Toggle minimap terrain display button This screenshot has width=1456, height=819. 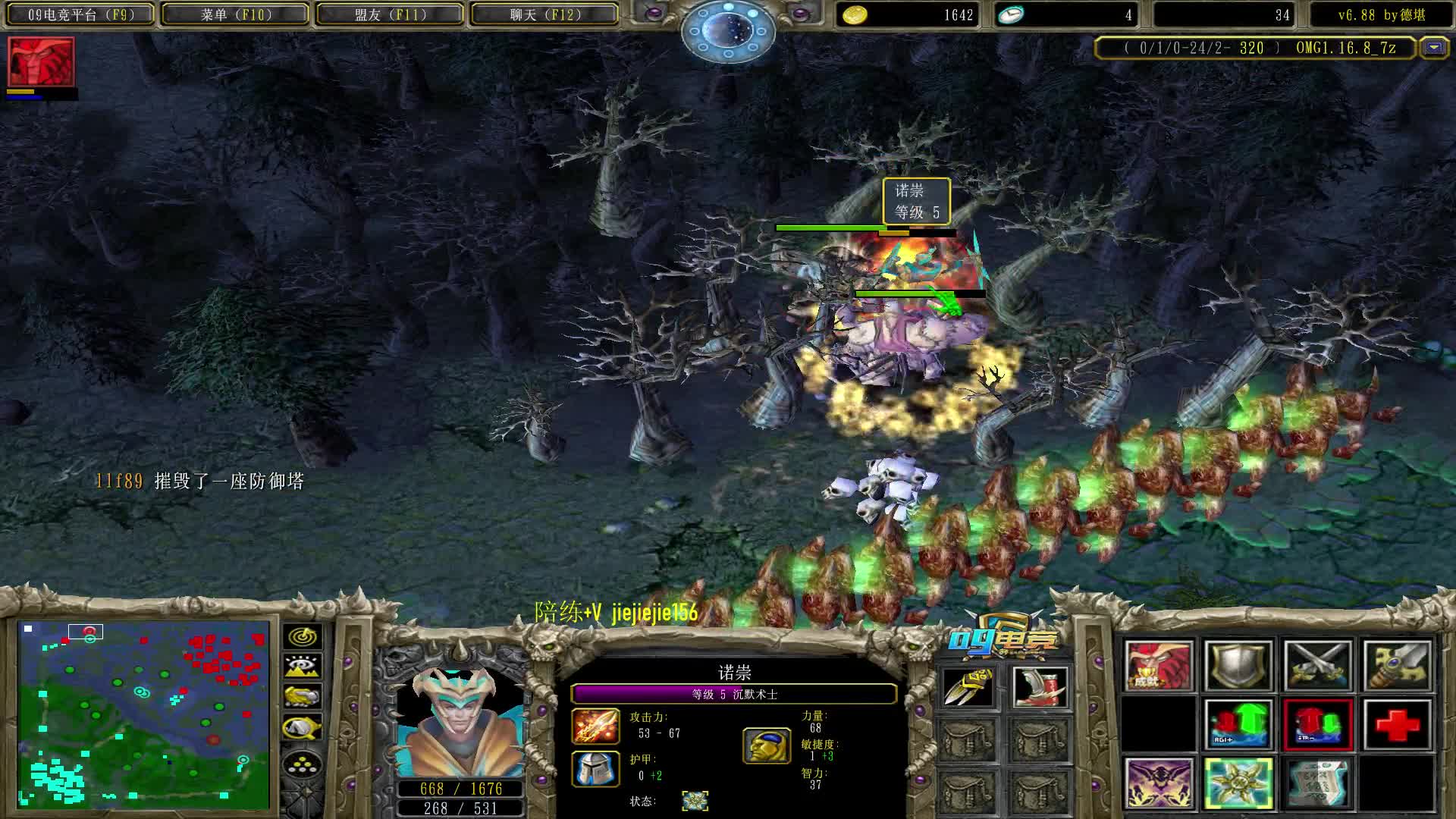(303, 667)
